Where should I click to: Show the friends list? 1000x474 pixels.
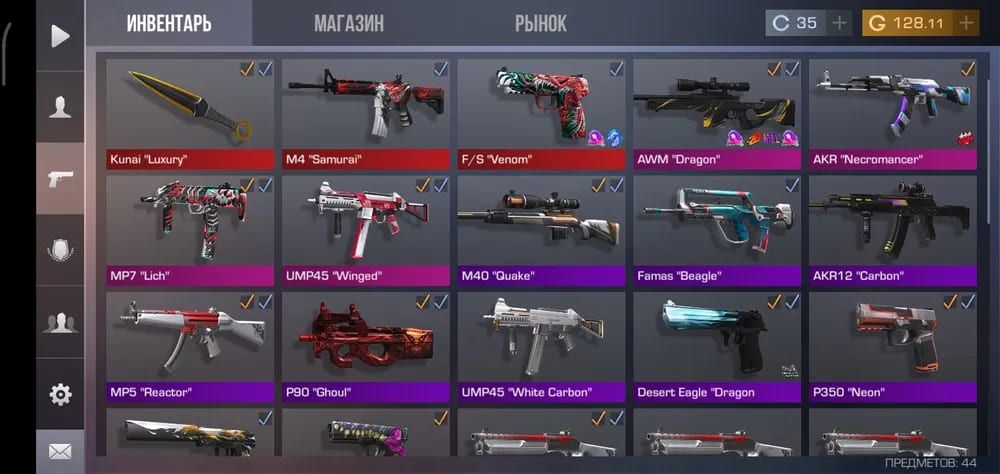point(60,322)
